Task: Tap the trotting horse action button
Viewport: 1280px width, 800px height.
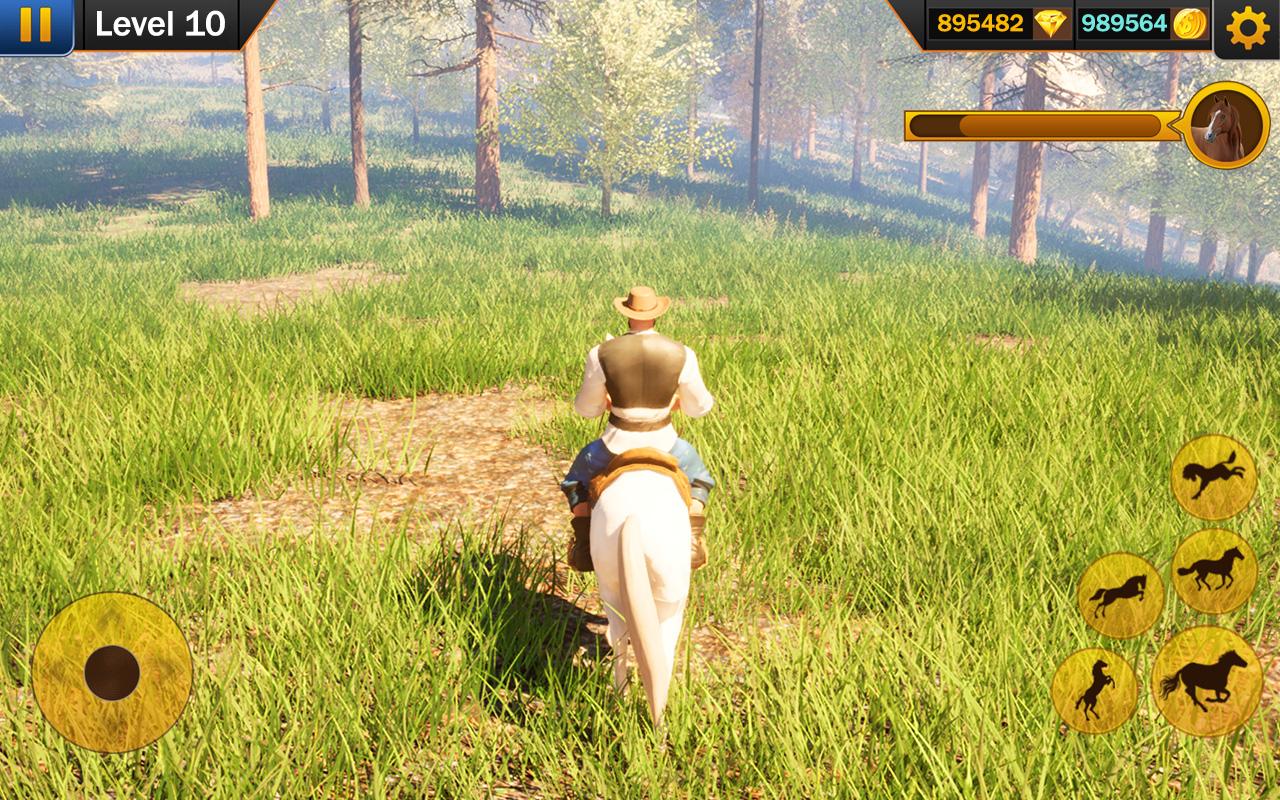Action: (1214, 571)
